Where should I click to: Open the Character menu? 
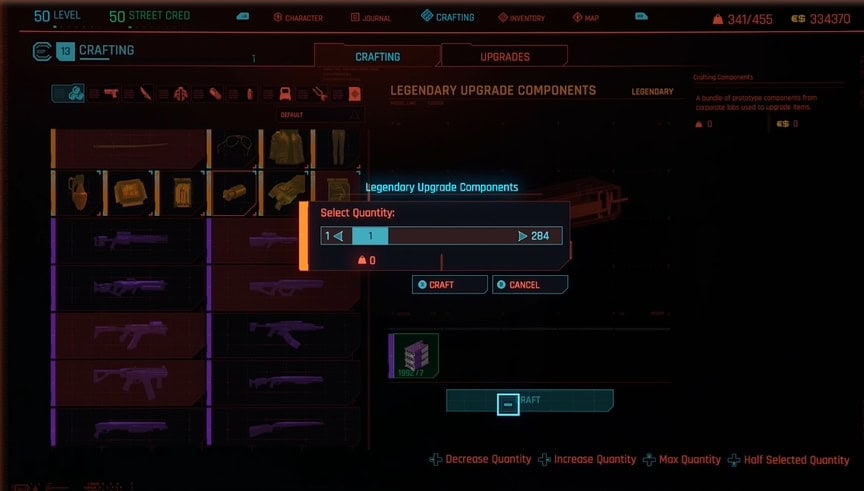(x=298, y=18)
